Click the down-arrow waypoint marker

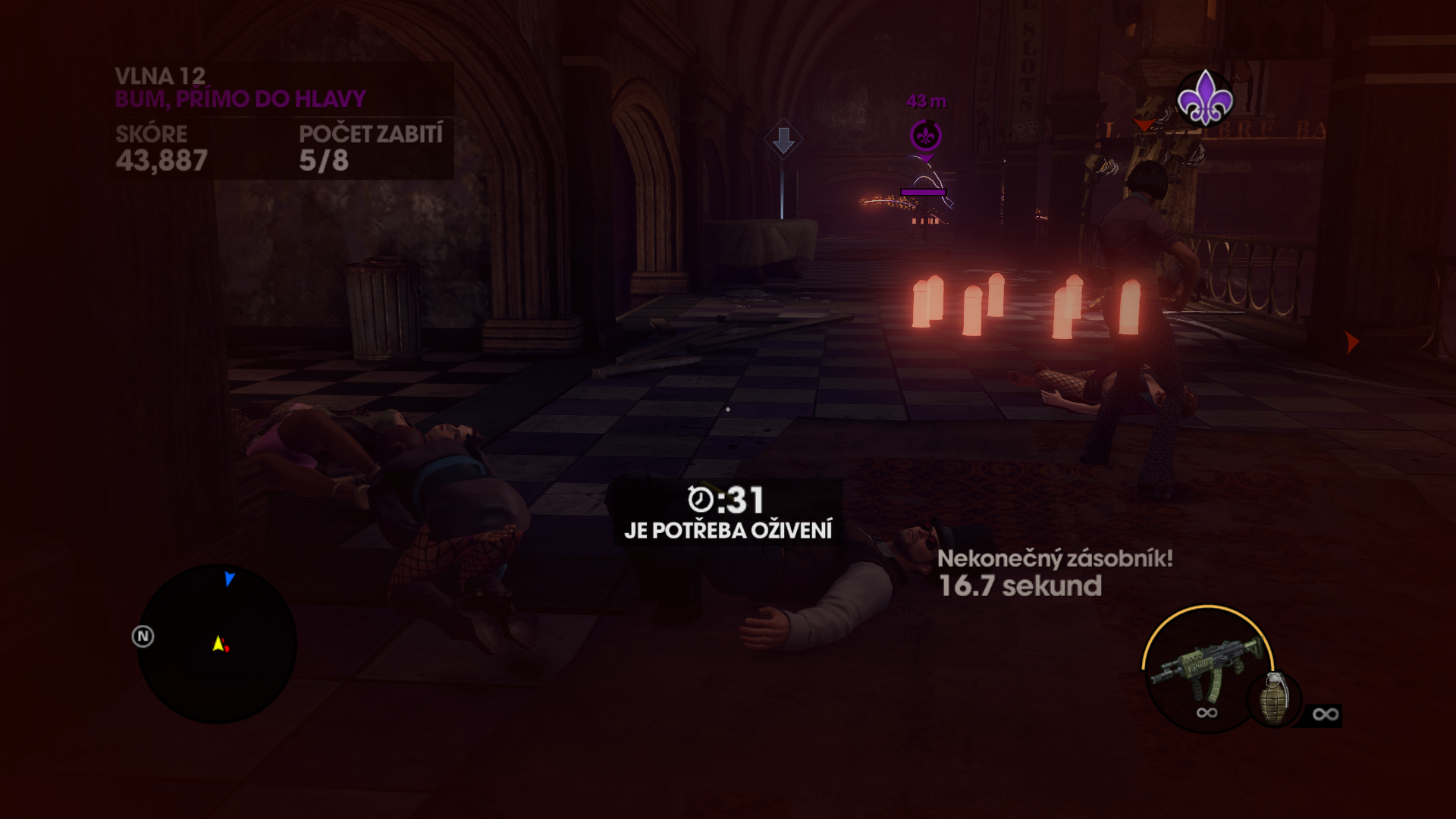point(783,140)
